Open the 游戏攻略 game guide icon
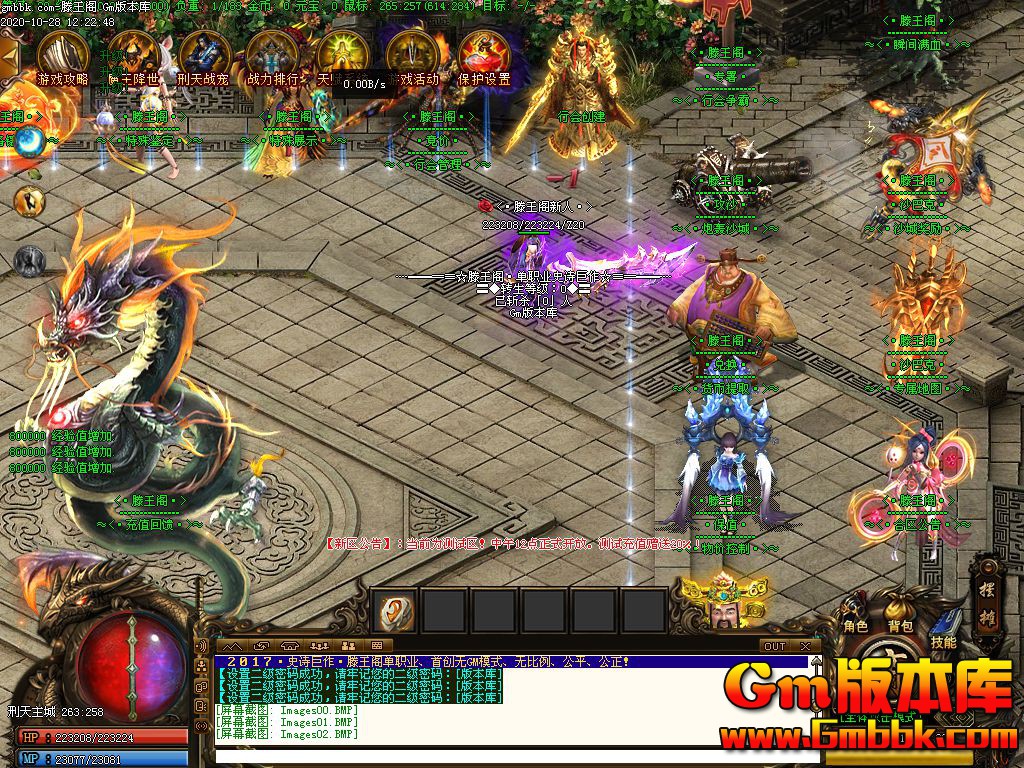 [63, 56]
